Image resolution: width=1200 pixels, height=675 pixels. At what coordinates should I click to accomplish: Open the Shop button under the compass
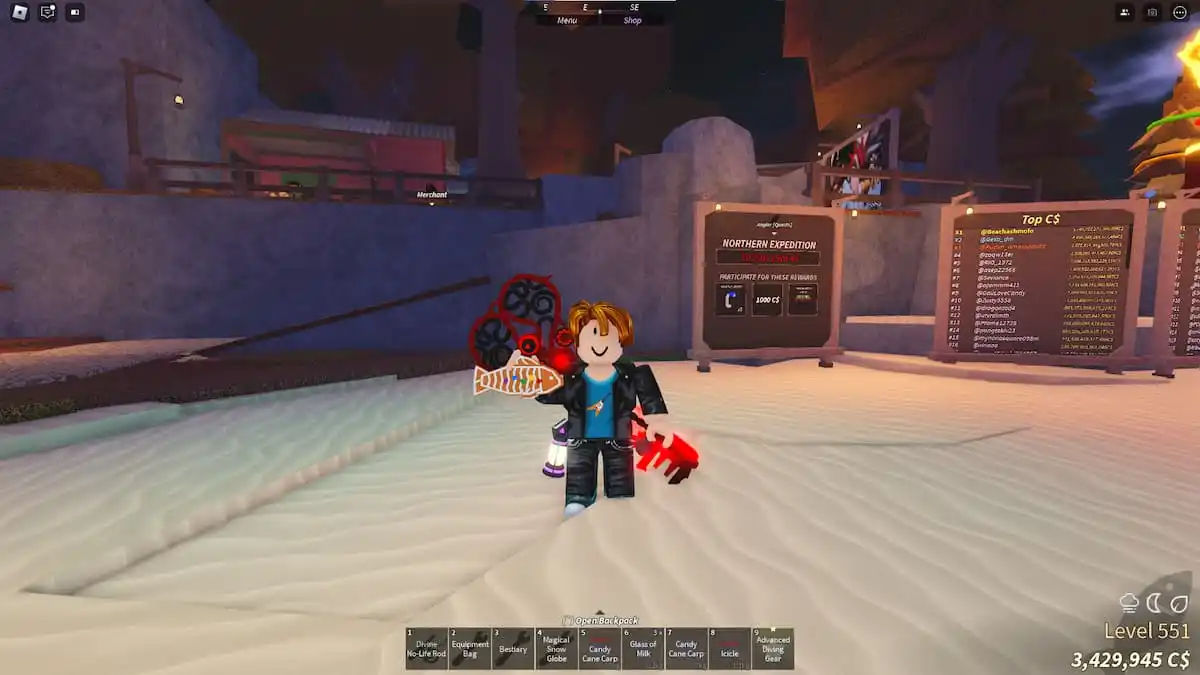(x=633, y=20)
